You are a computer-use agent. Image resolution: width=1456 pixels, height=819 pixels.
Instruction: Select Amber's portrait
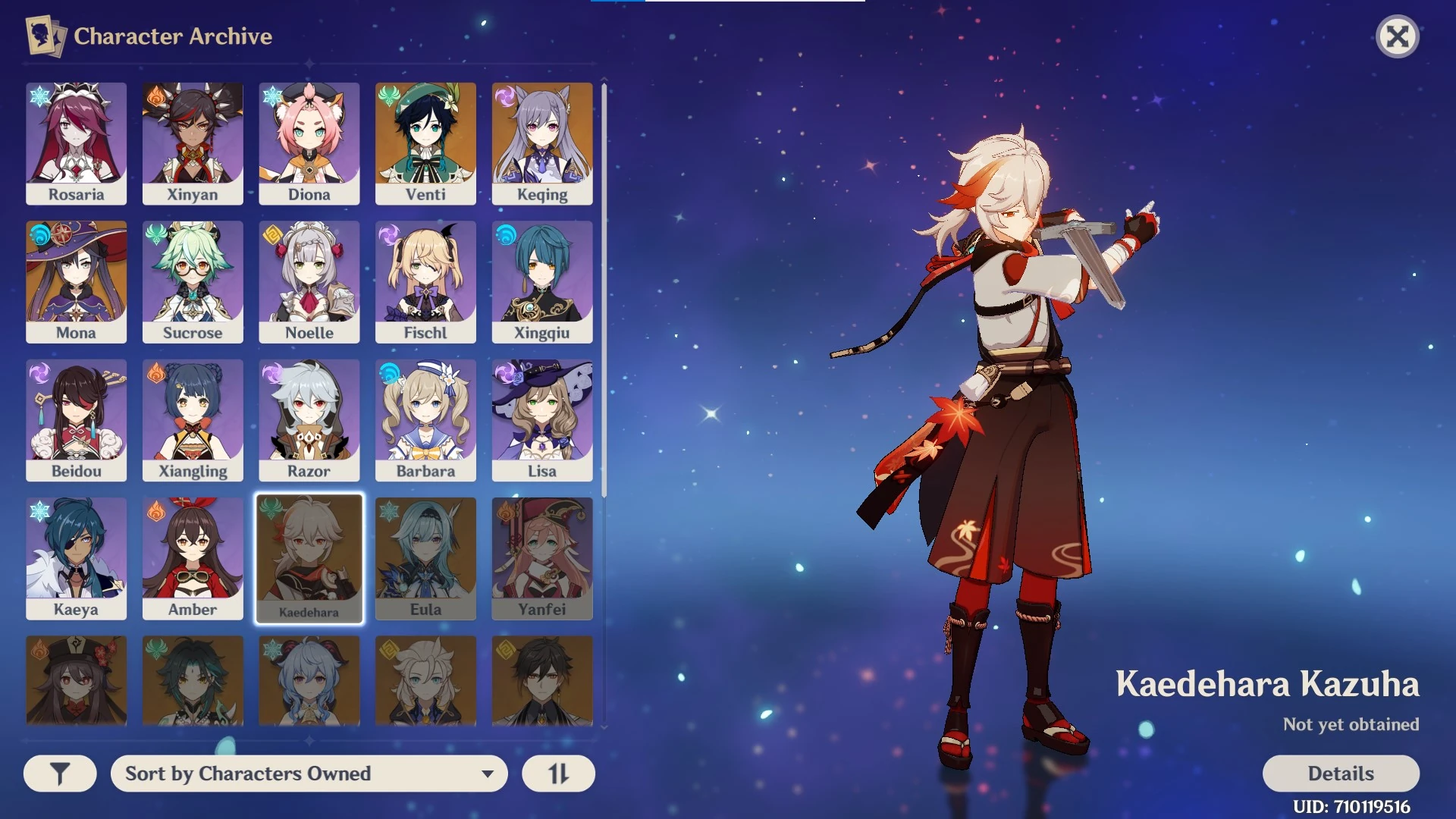(193, 558)
